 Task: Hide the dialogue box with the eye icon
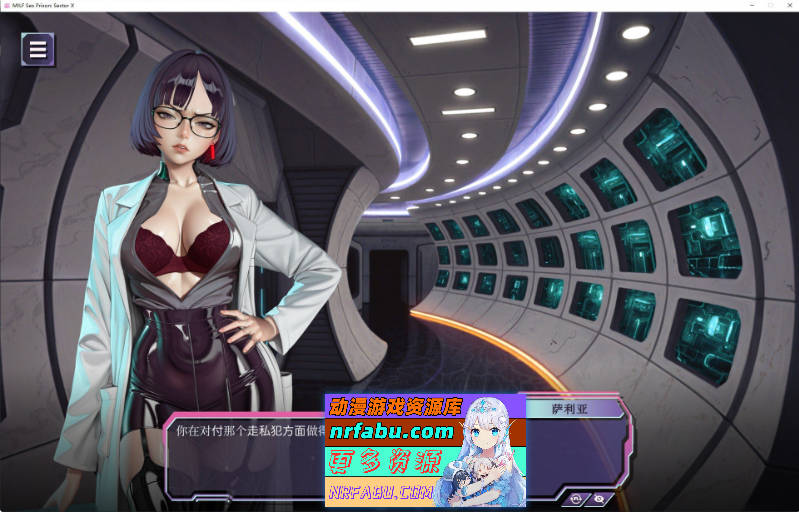point(598,497)
